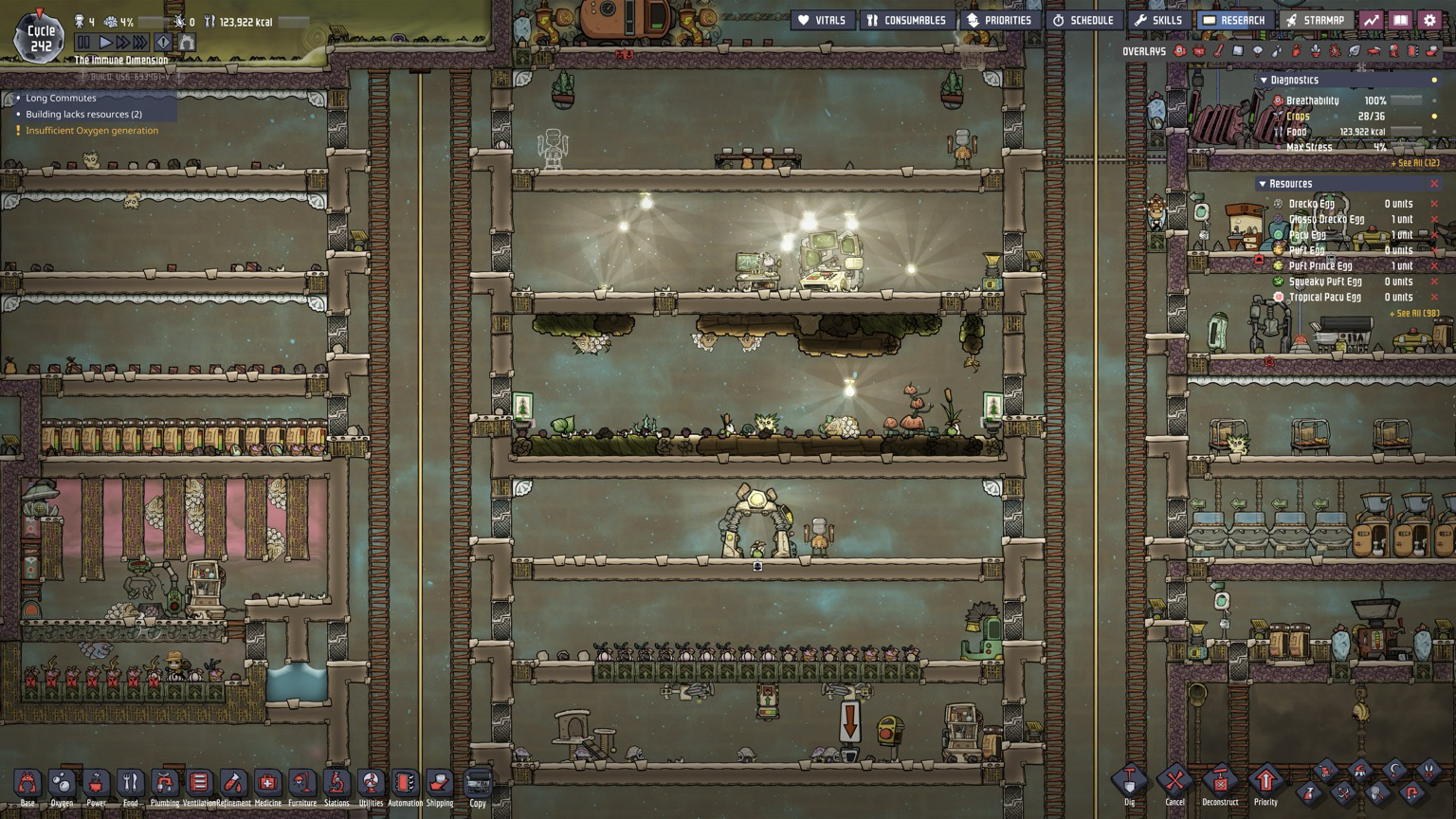Select the Plumbing build category
This screenshot has width=1456, height=819.
[164, 784]
